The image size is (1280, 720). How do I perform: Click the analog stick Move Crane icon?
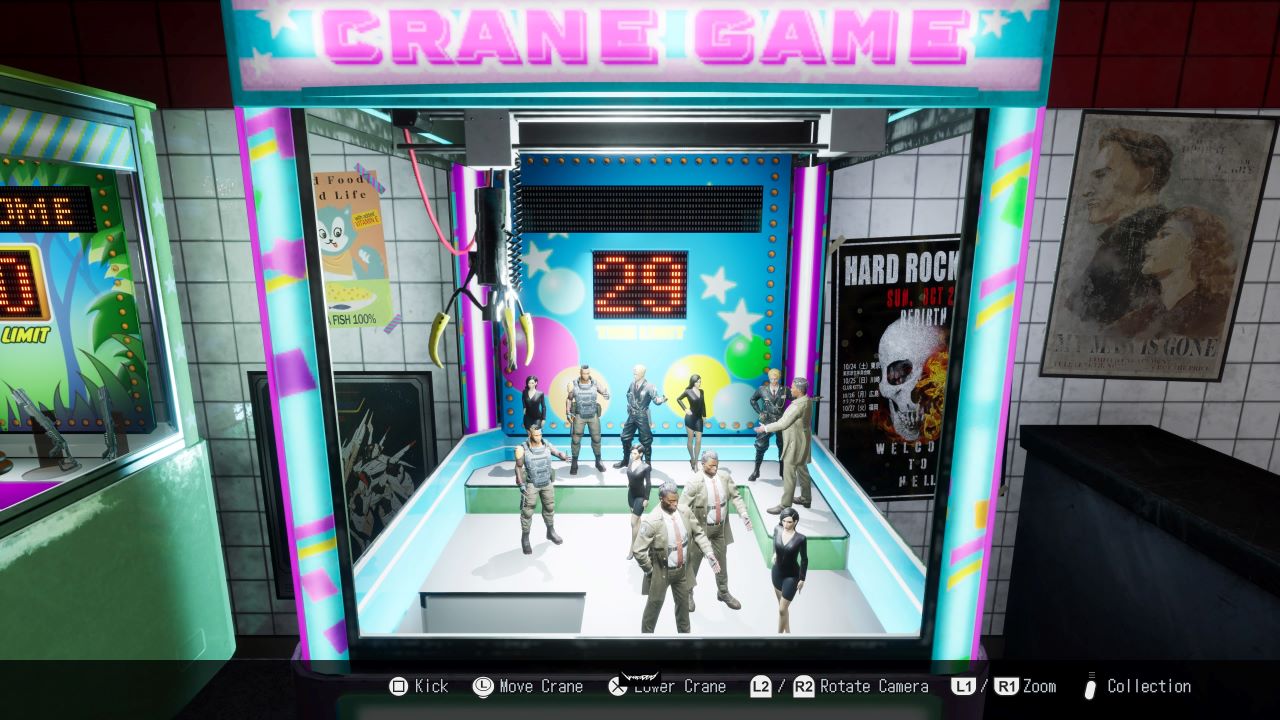pyautogui.click(x=481, y=687)
